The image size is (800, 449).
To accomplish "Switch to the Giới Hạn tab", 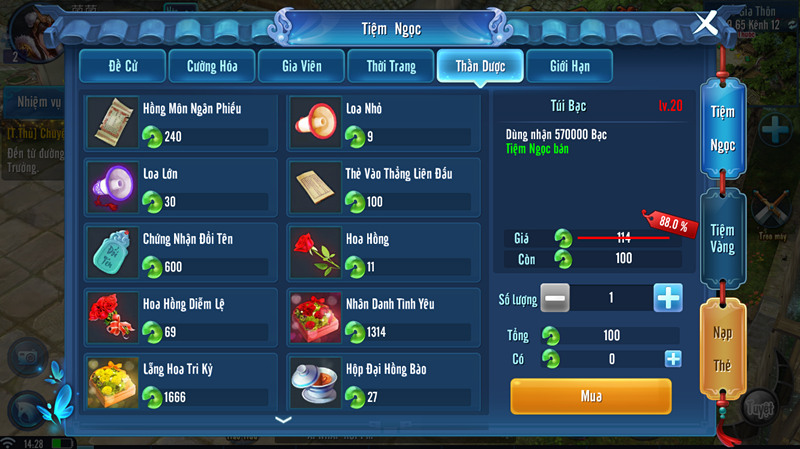I will point(568,66).
